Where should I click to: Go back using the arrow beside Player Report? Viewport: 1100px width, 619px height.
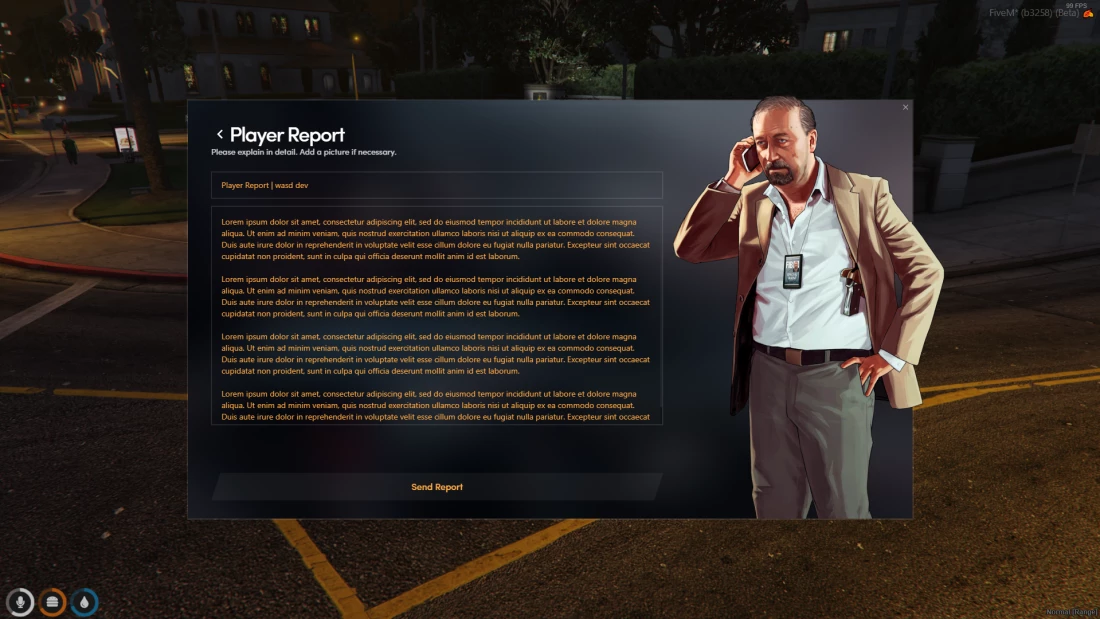[220, 135]
